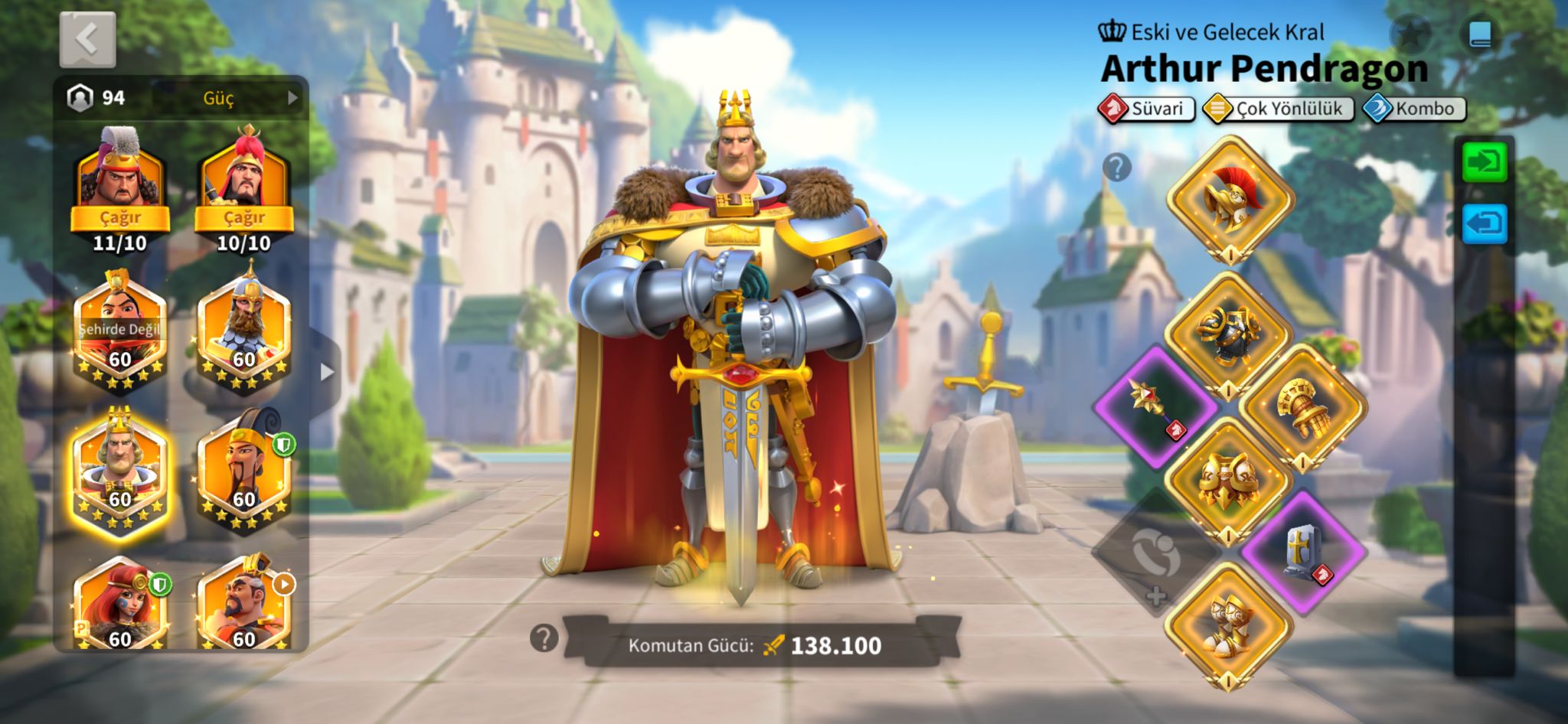Select the commander marked Şehirde Değil
This screenshot has height=724, width=1568.
click(x=120, y=331)
